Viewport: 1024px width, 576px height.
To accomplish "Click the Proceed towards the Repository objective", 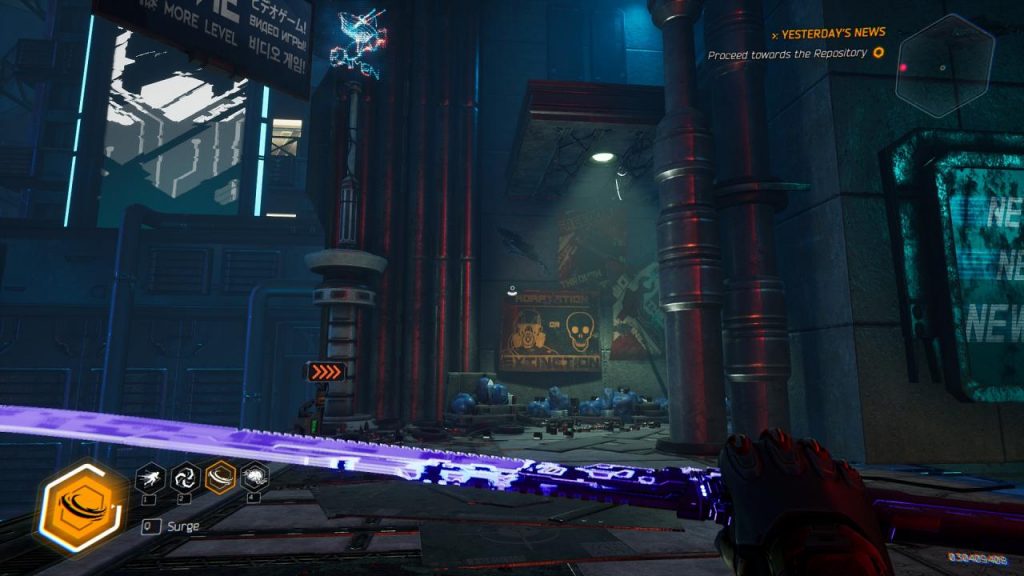I will pos(788,54).
